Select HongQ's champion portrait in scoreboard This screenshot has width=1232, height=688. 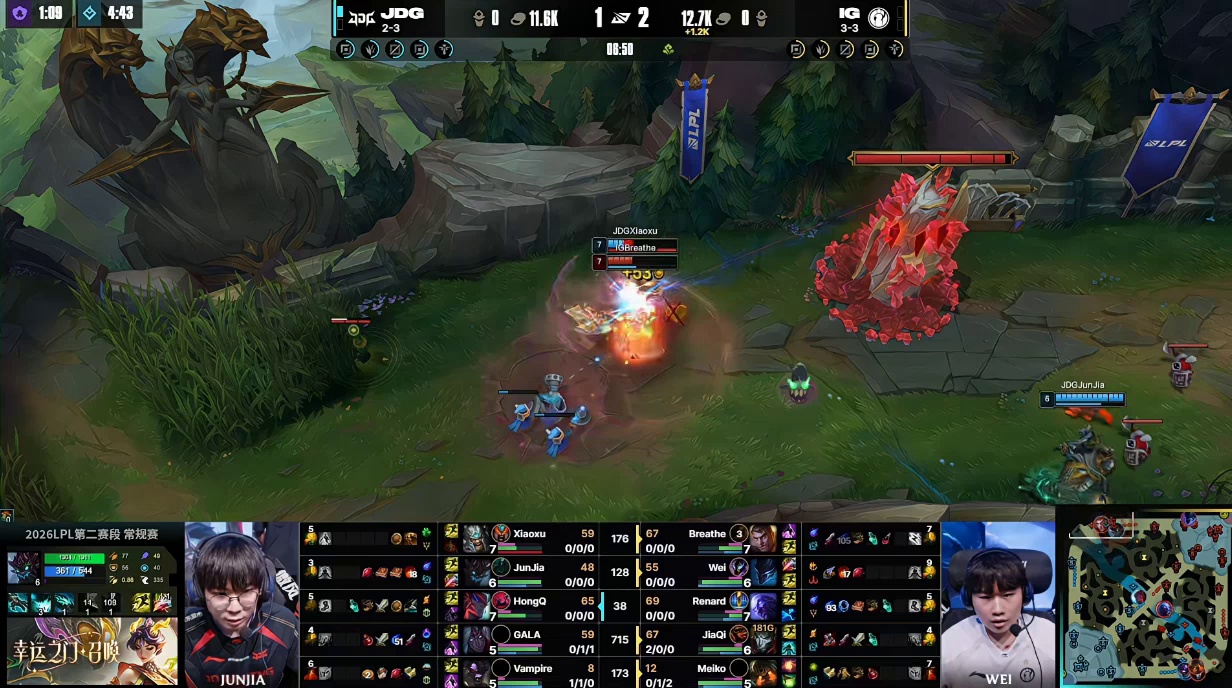click(501, 605)
